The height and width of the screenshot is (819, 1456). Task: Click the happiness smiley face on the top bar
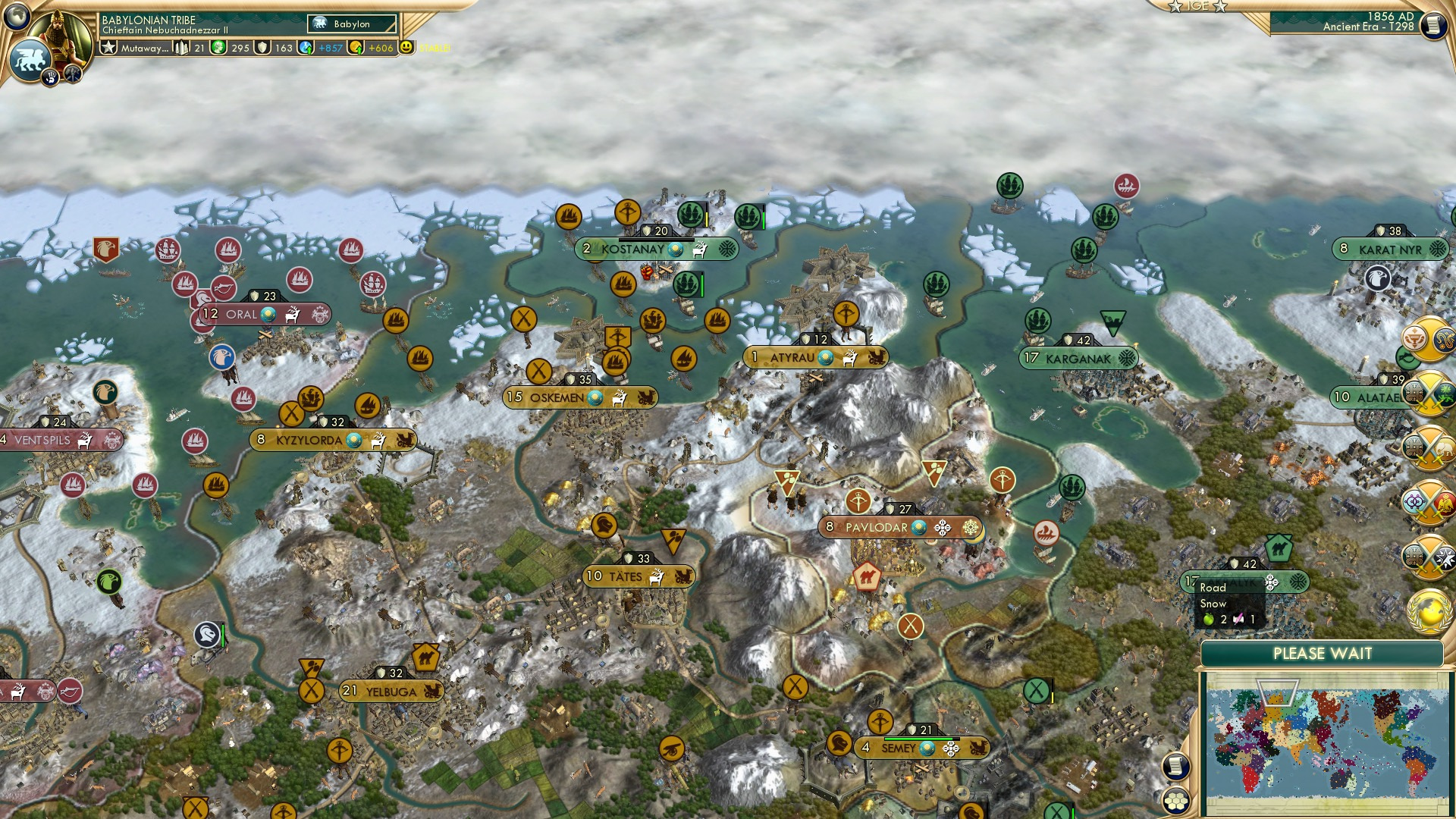coord(407,47)
